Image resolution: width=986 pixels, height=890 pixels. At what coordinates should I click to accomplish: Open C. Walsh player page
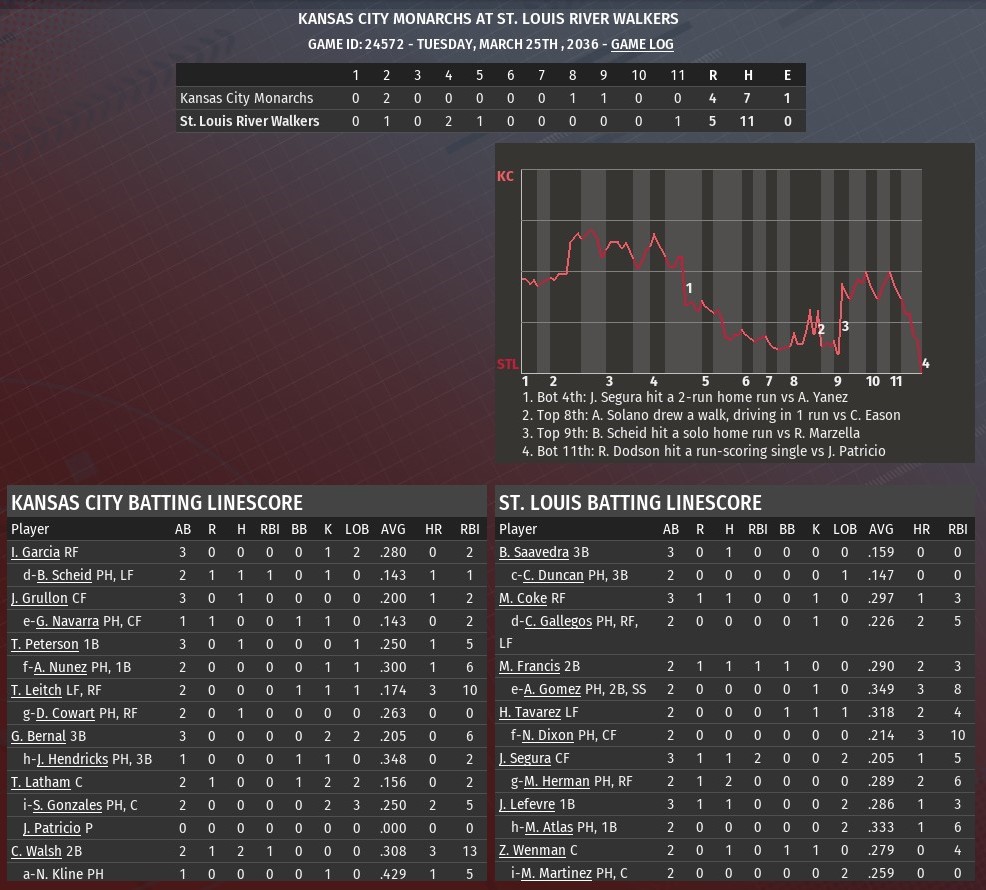36,851
